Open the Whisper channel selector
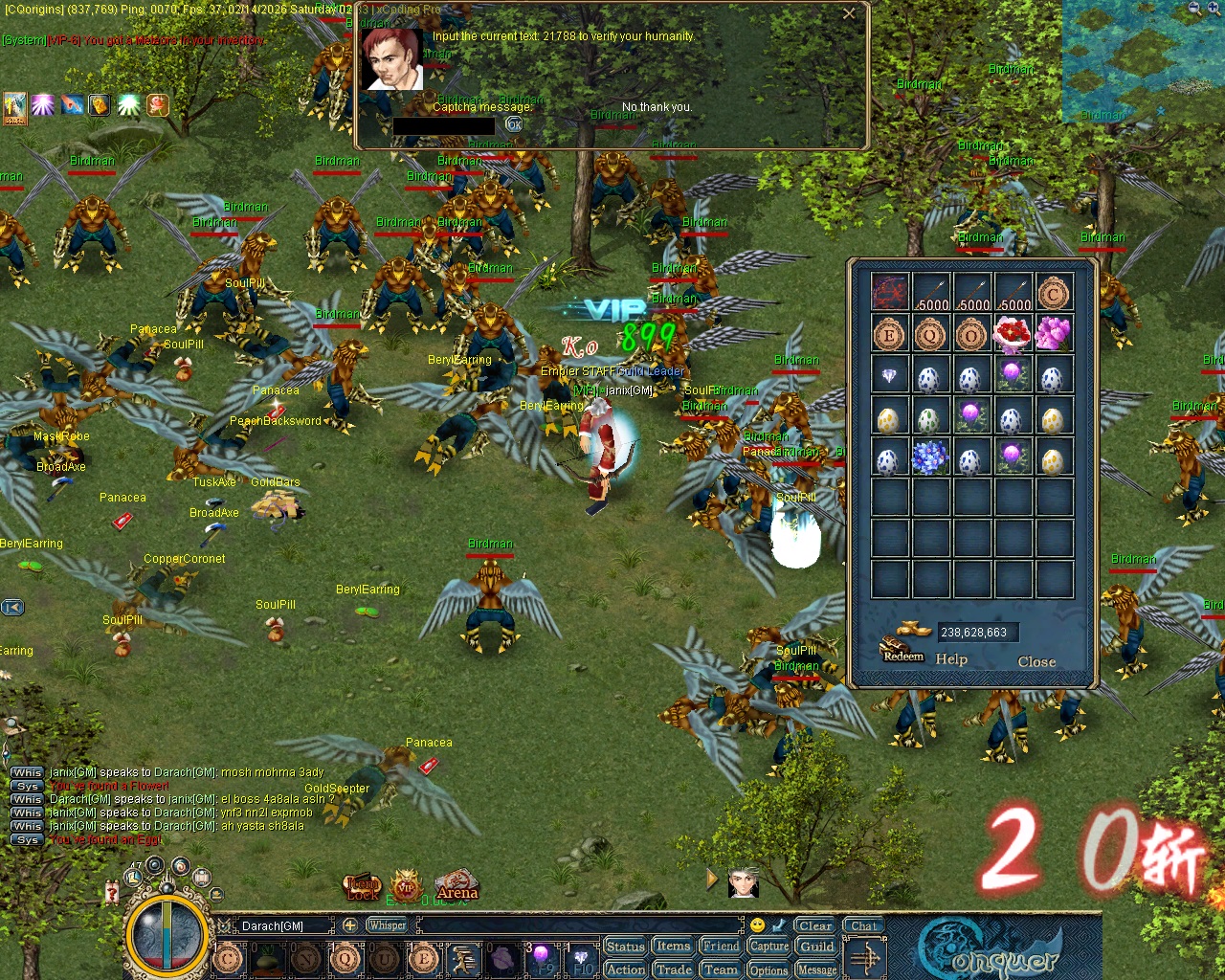Viewport: 1225px width, 980px height. coord(387,924)
